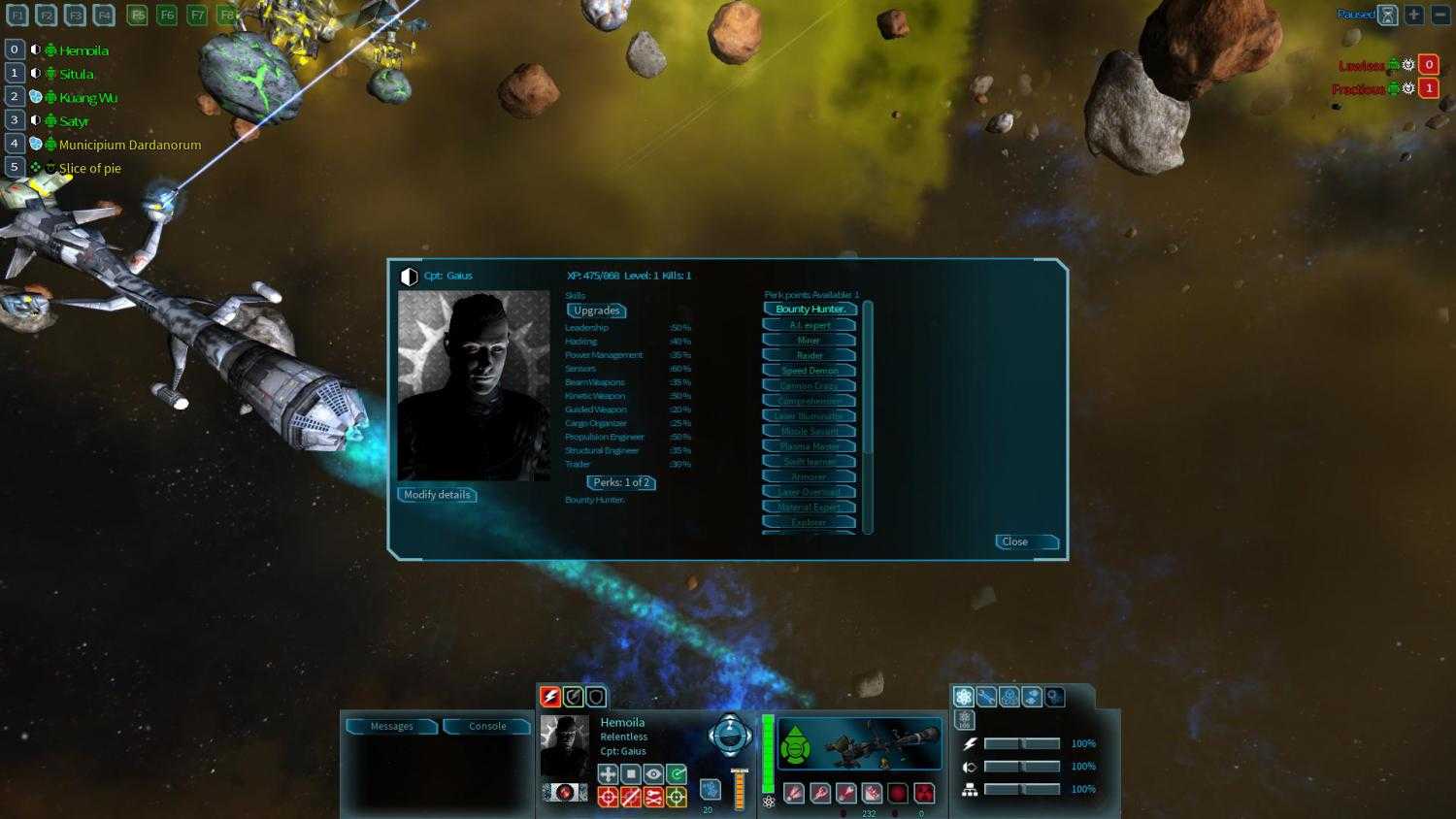Select the red attack crosshair icon

pyautogui.click(x=609, y=797)
